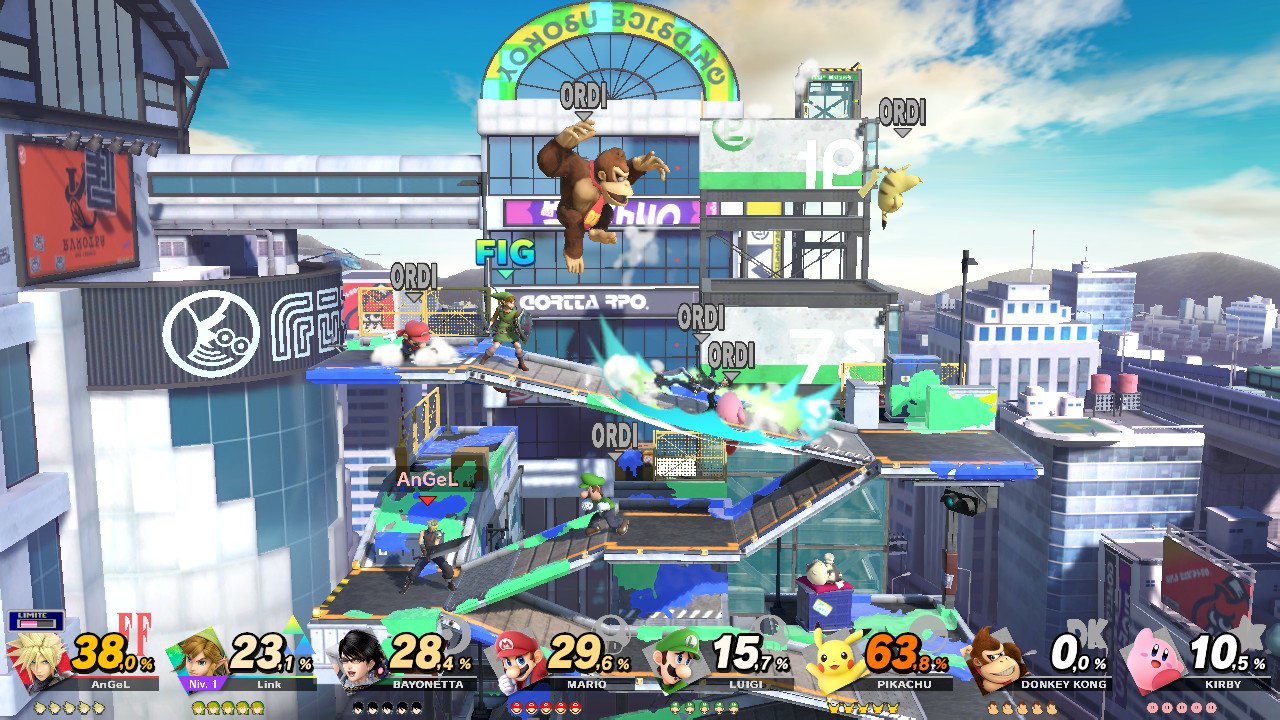
Task: Click the FIG player tag marker
Action: click(x=505, y=253)
